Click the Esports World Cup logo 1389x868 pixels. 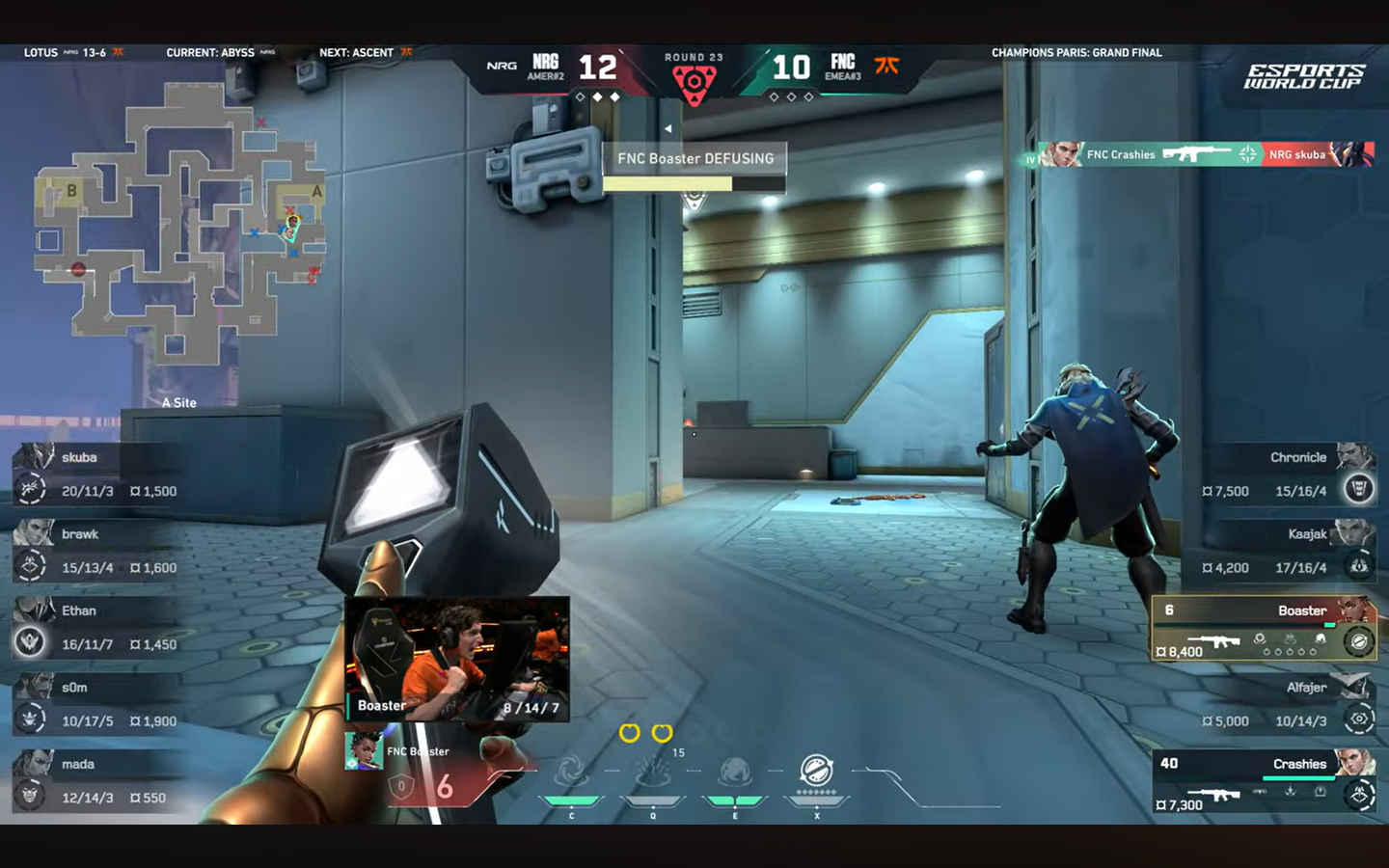1303,76
